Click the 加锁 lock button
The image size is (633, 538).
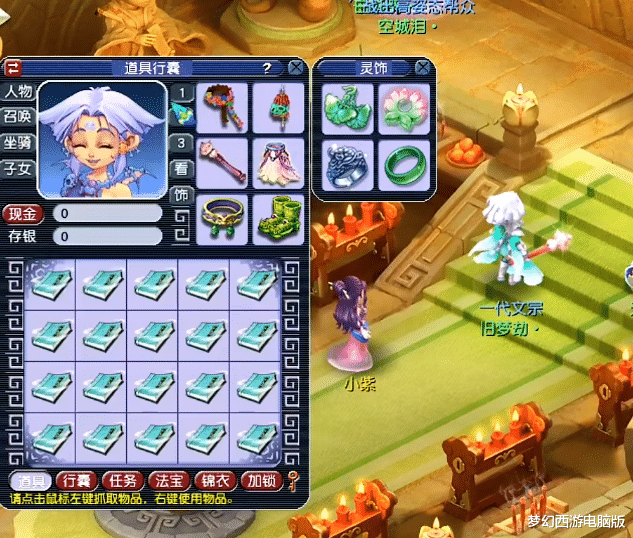(263, 481)
